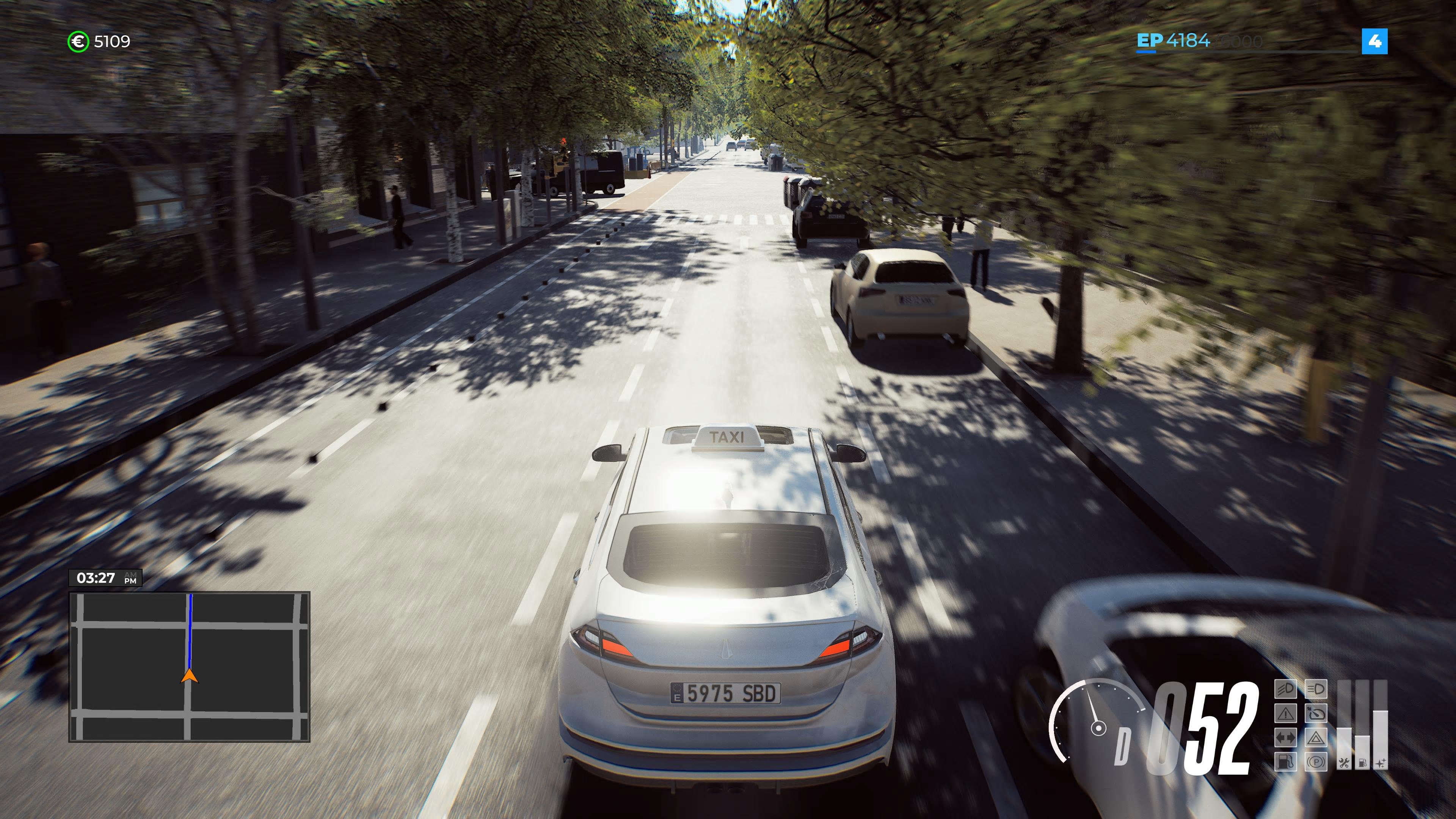Click the euro coin currency icon

coord(79,41)
